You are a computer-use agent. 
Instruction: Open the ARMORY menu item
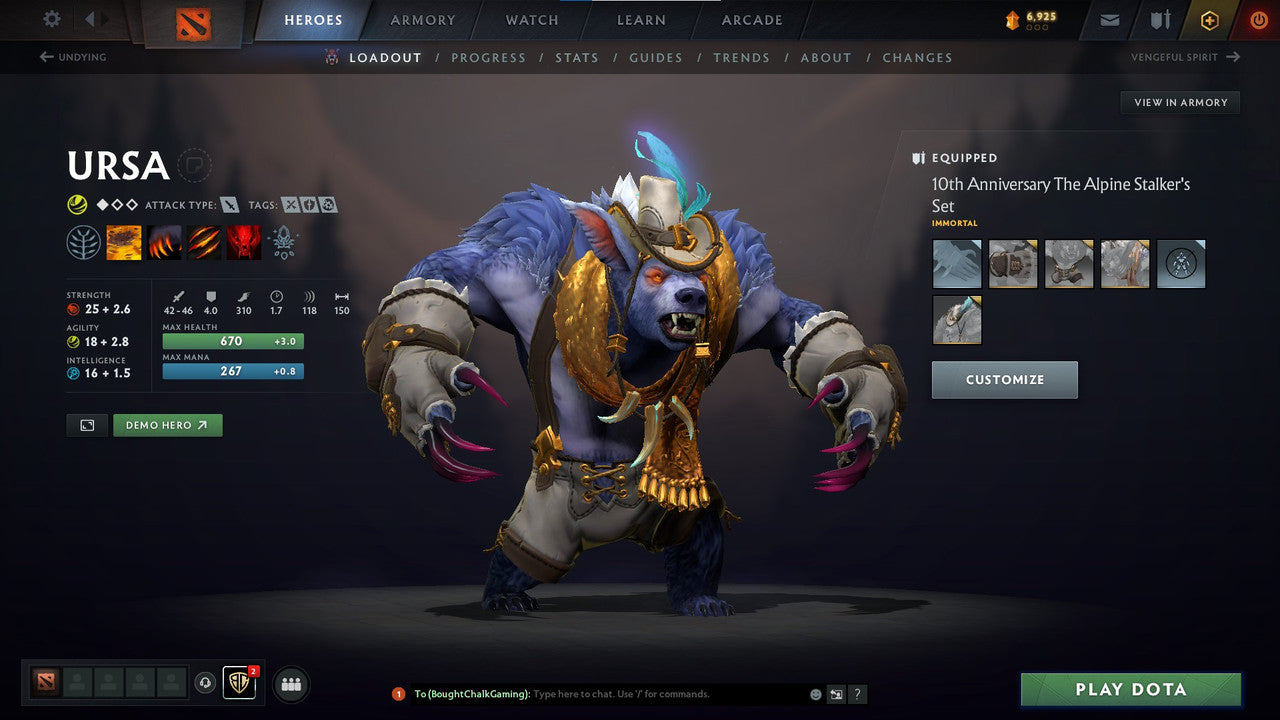[421, 20]
